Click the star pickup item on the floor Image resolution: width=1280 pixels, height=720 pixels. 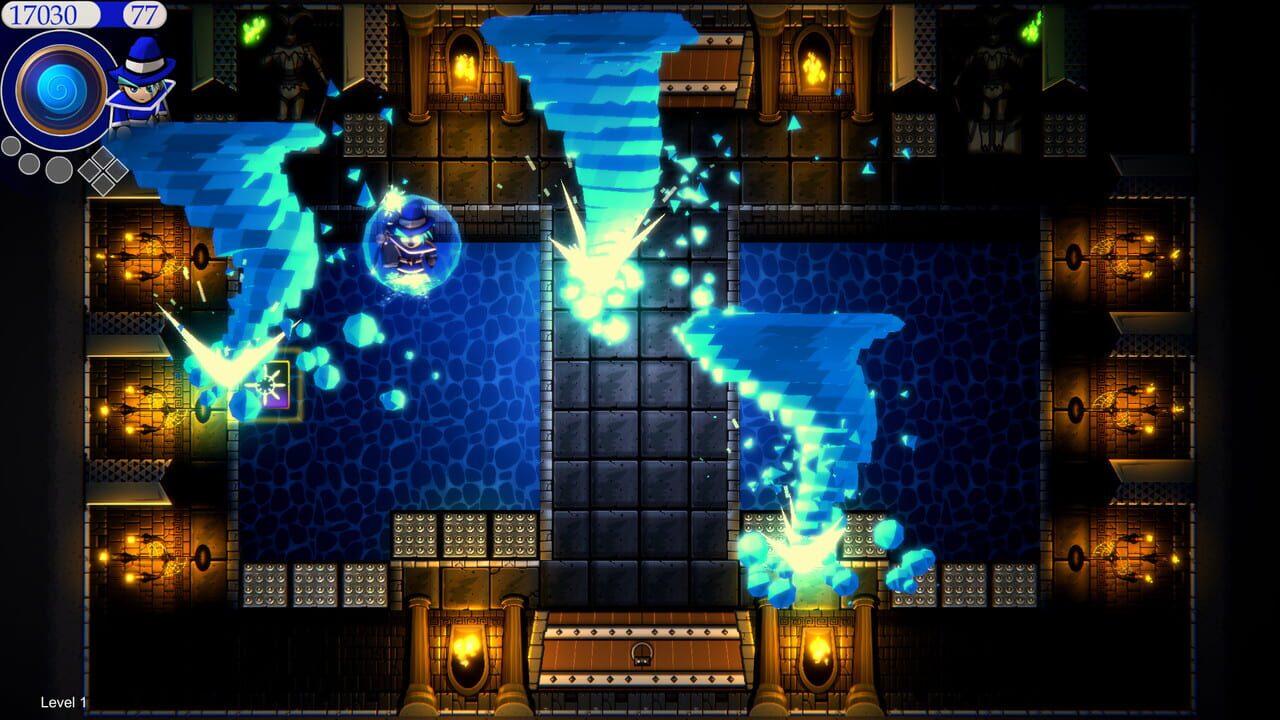click(x=266, y=386)
